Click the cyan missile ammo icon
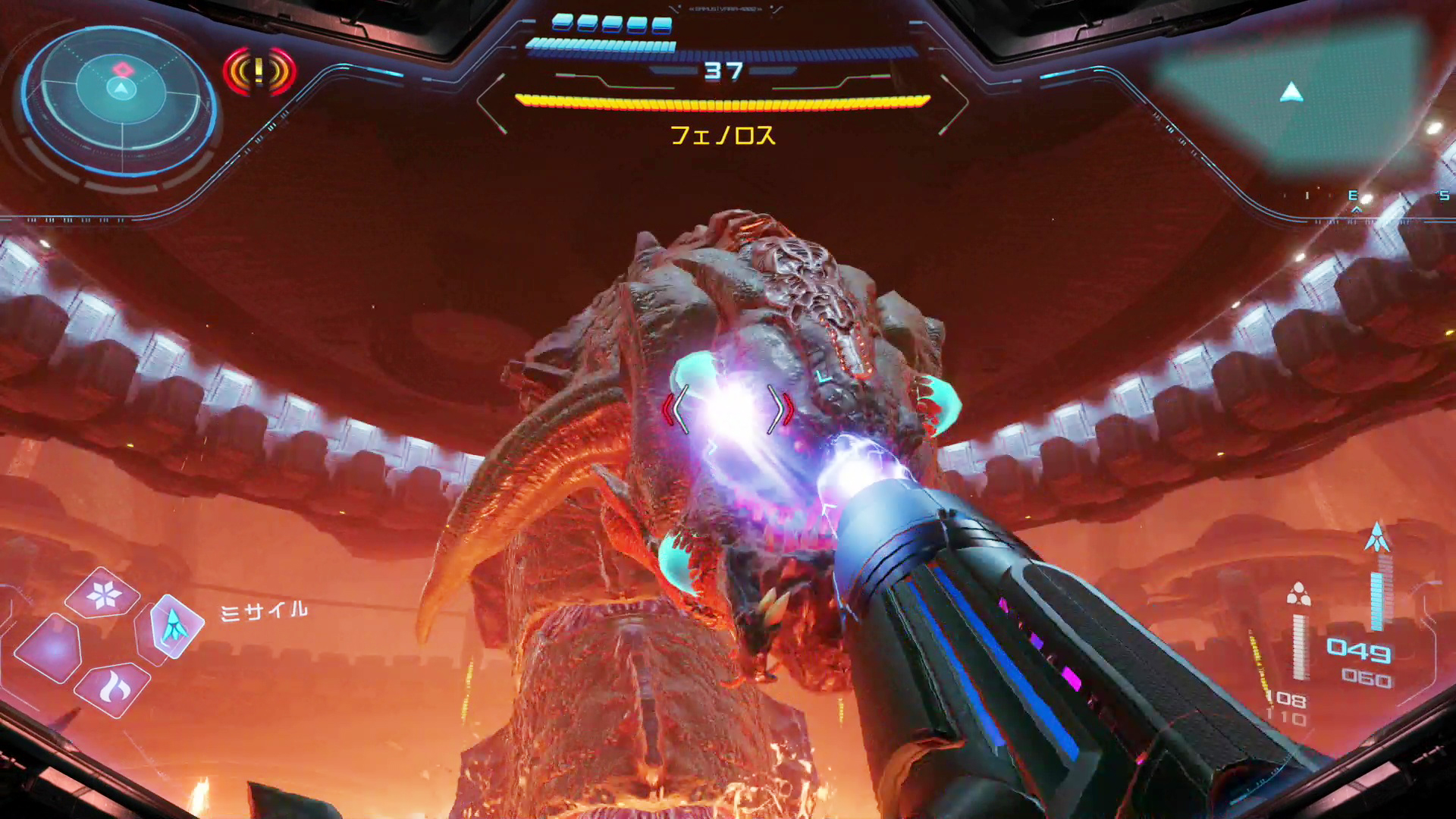This screenshot has height=819, width=1456. [x=1377, y=538]
